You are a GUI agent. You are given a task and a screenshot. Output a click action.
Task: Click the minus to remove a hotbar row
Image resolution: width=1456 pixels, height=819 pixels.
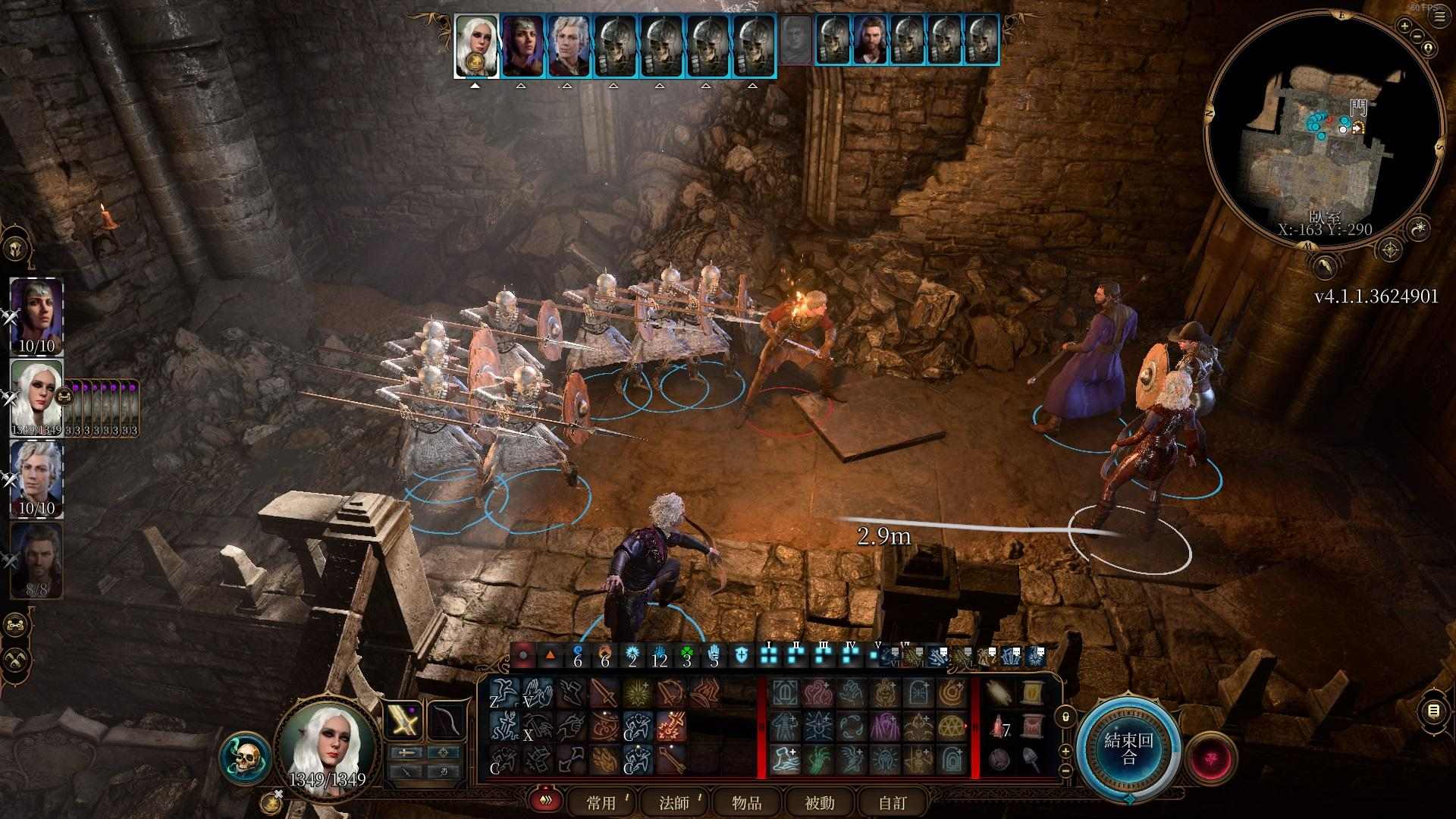click(x=1065, y=770)
